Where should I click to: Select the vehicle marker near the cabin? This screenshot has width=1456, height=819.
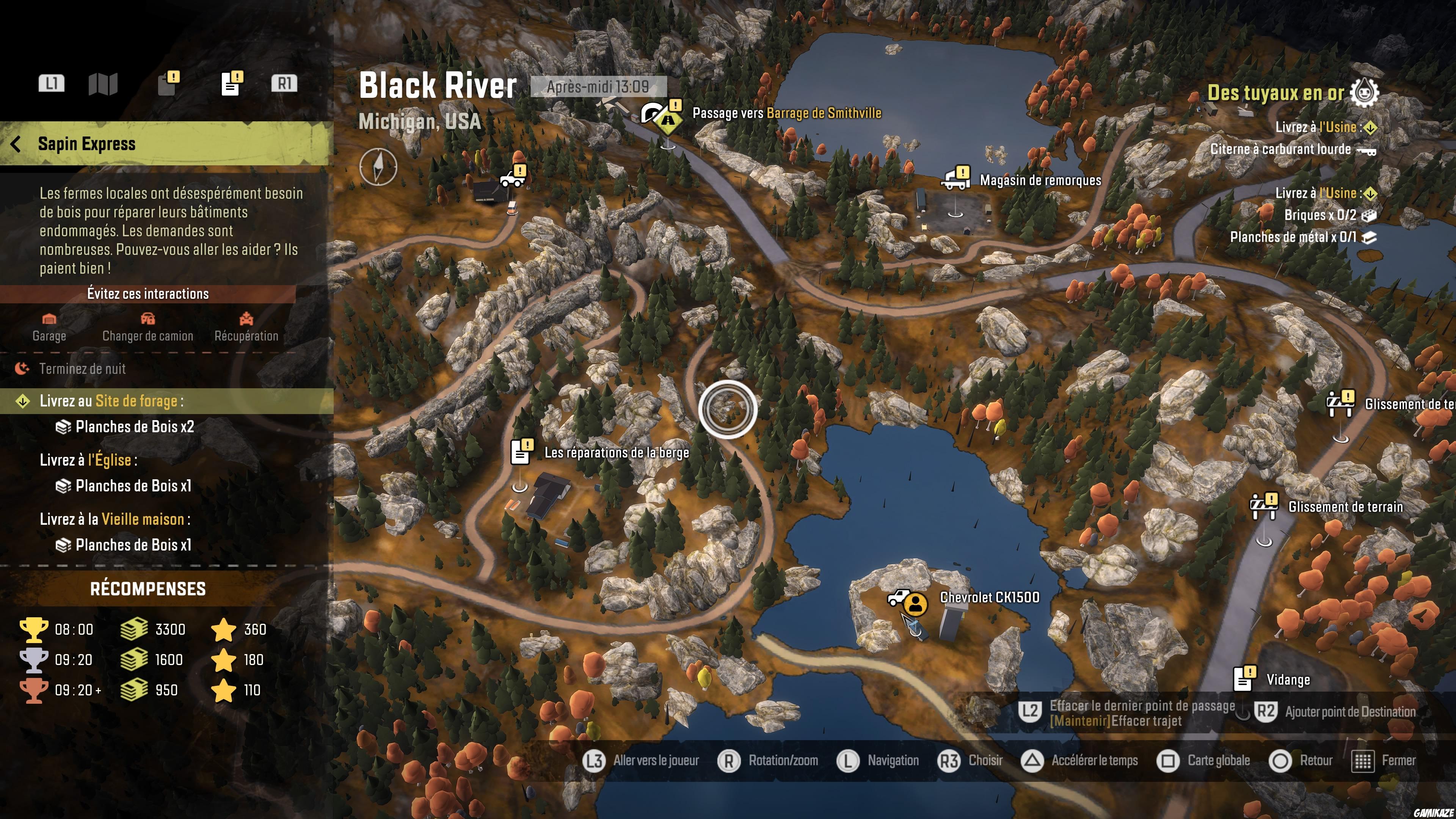(513, 177)
